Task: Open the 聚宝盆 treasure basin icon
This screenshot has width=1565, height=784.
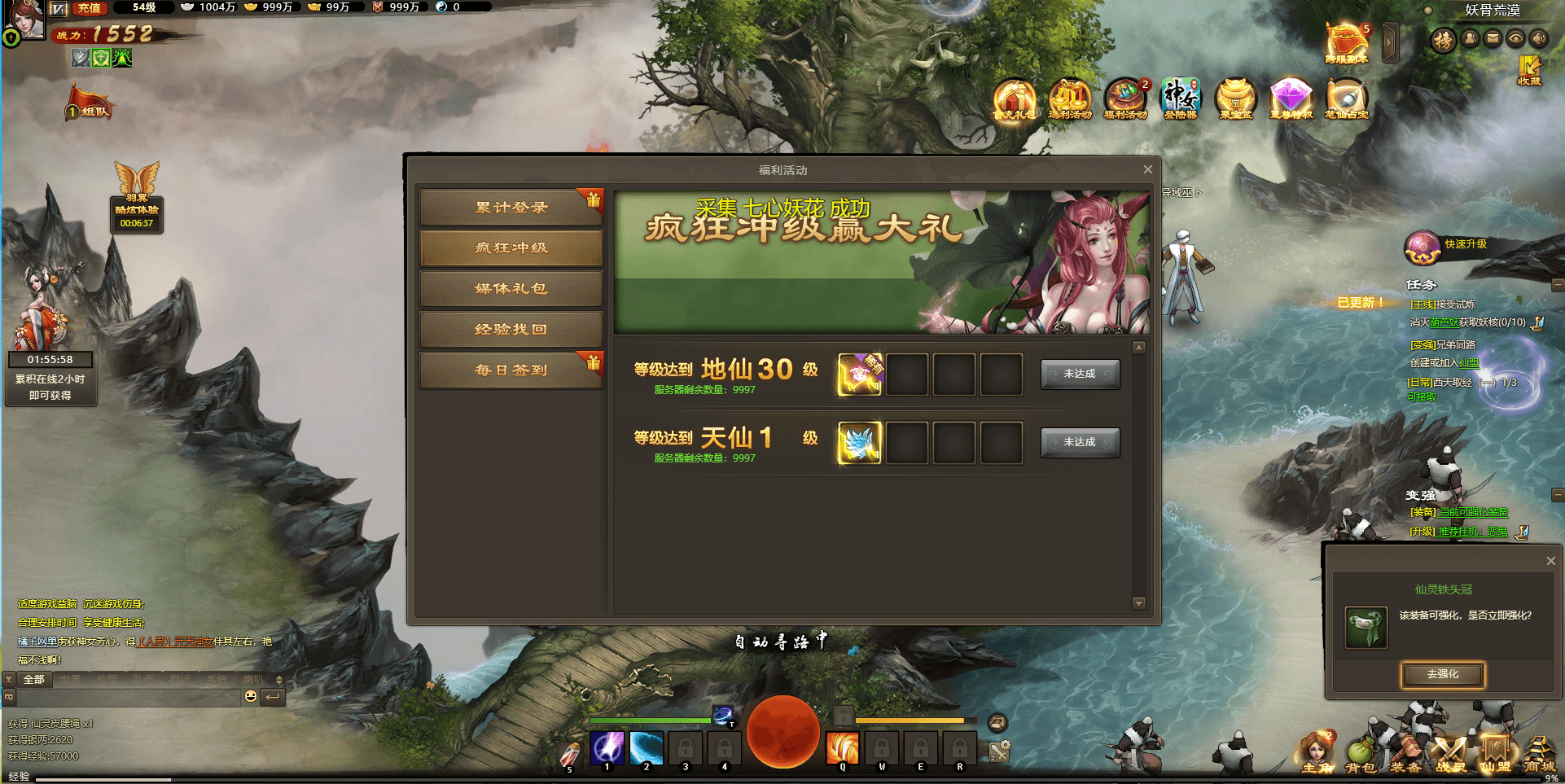Action: [x=1236, y=99]
